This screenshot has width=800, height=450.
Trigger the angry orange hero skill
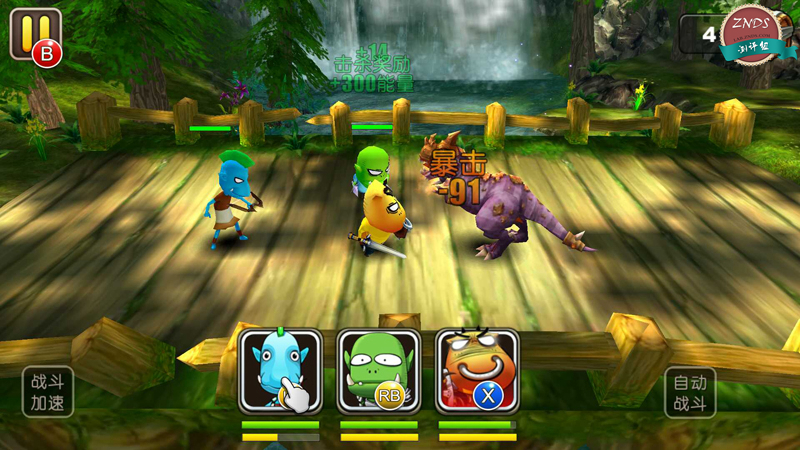coord(477,371)
